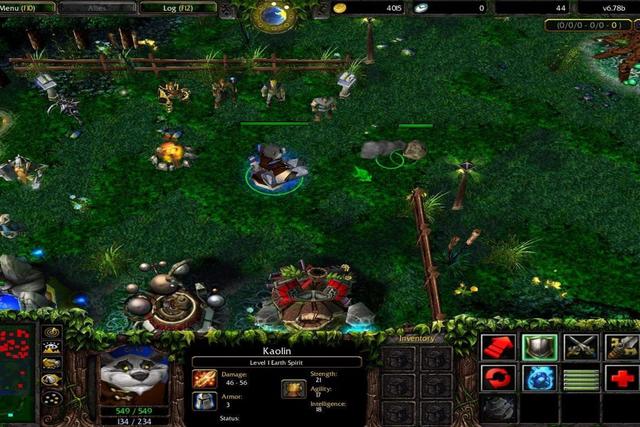Image resolution: width=640 pixels, height=427 pixels.
Task: Open the green bars attribute bonus icon
Action: (x=581, y=379)
